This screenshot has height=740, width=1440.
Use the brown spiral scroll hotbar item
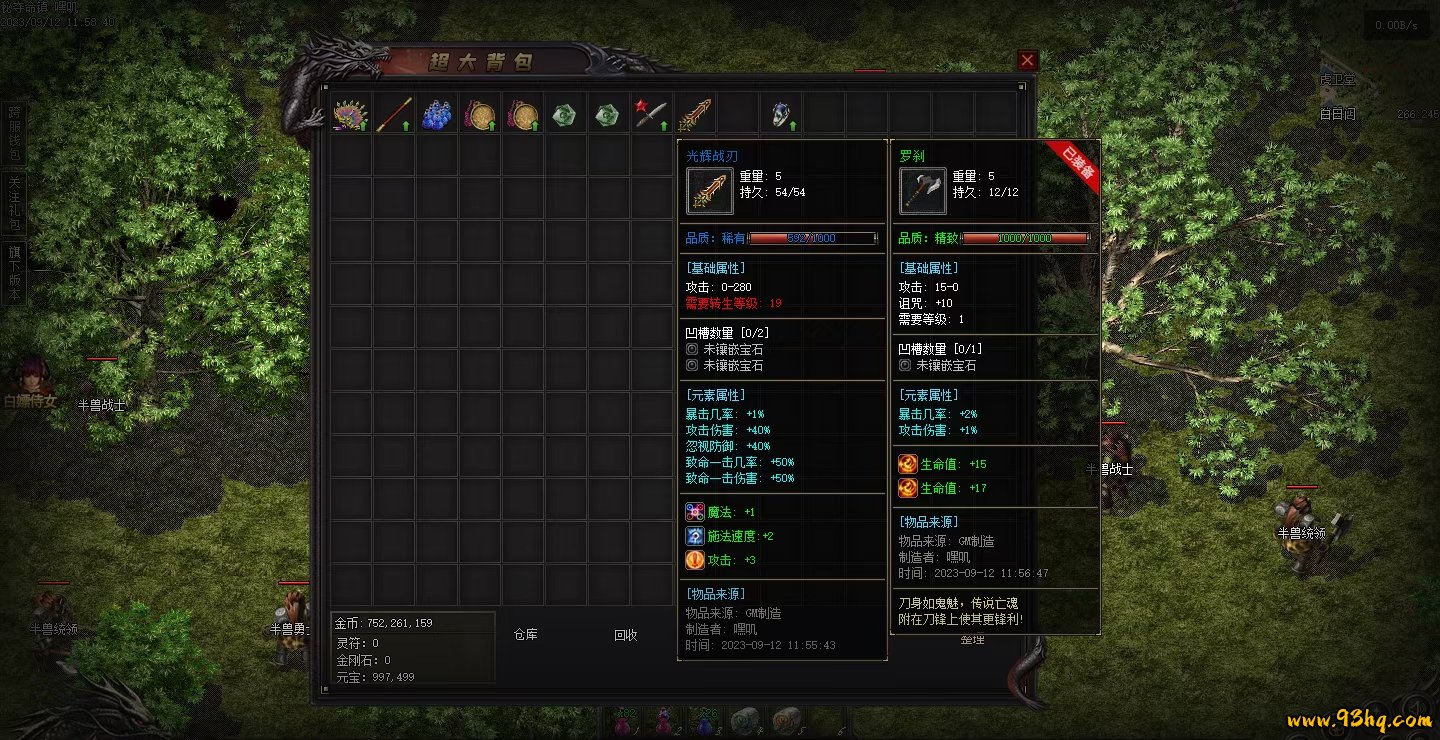[x=787, y=720]
